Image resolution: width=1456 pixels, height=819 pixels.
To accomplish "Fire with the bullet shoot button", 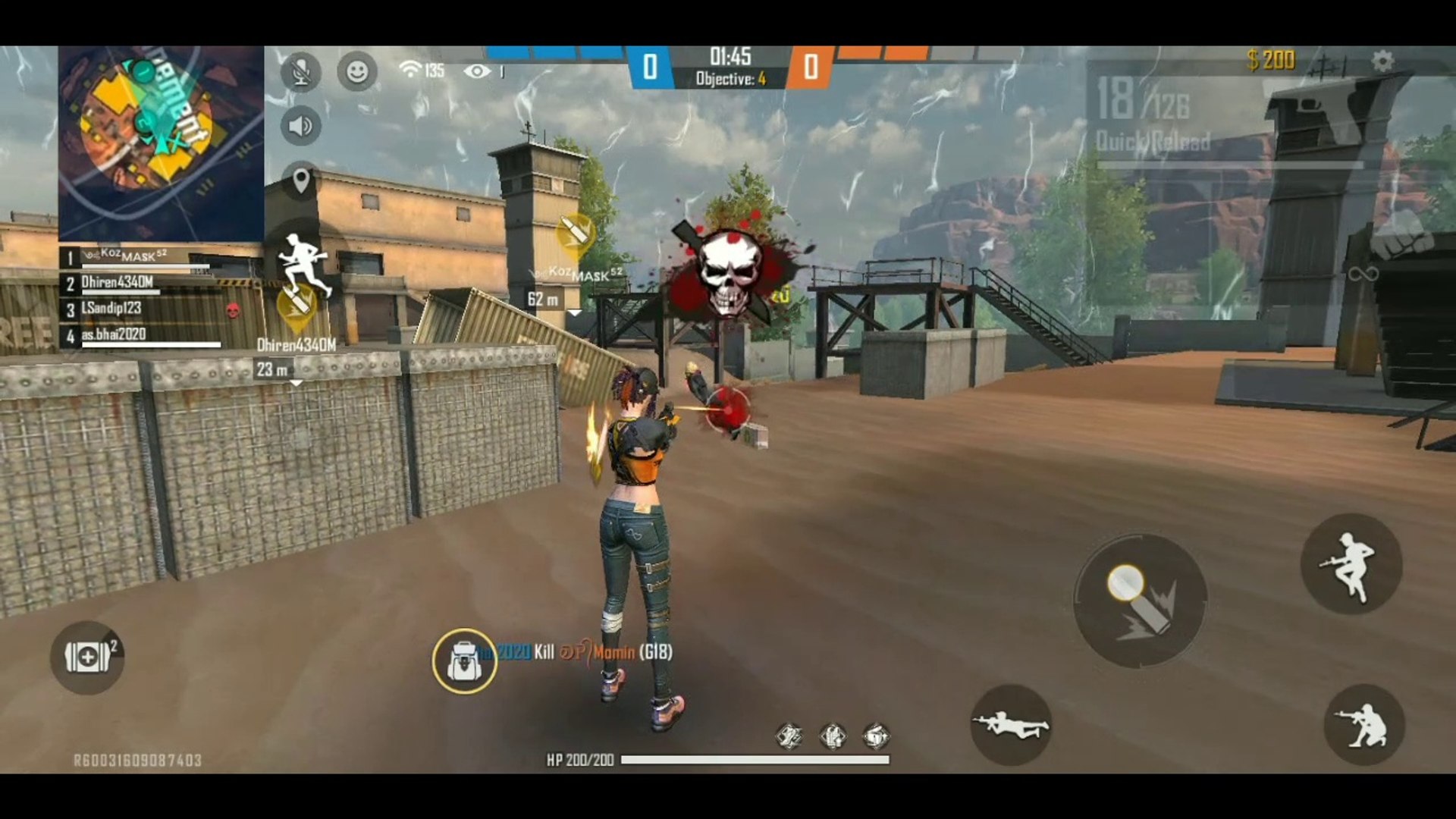I will pos(1139,601).
